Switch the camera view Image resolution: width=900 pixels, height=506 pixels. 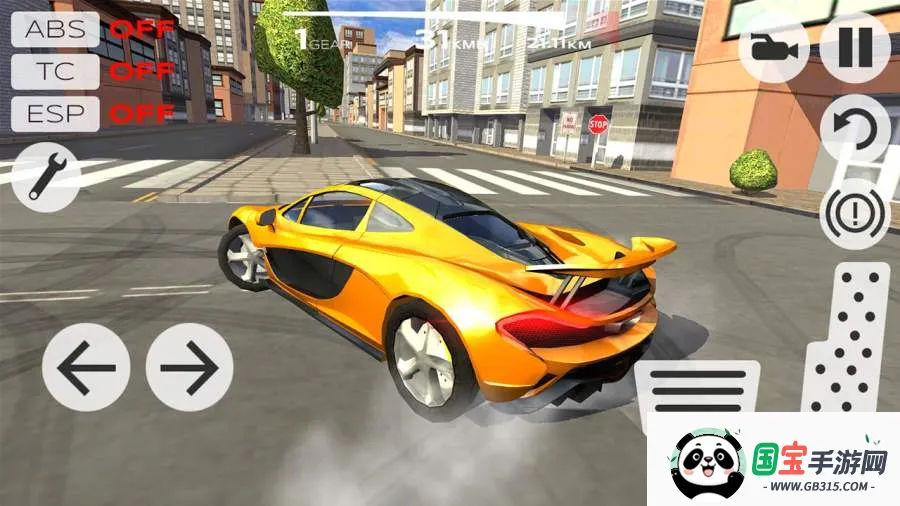coord(773,46)
